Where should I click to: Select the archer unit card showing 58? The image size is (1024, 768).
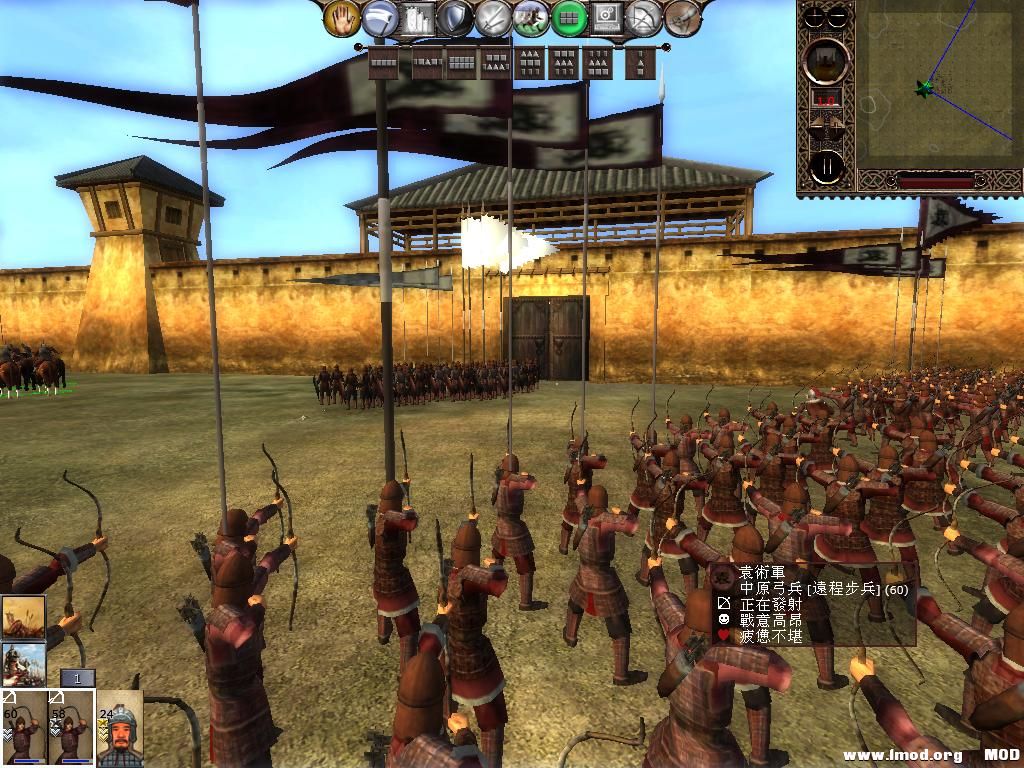pyautogui.click(x=71, y=727)
